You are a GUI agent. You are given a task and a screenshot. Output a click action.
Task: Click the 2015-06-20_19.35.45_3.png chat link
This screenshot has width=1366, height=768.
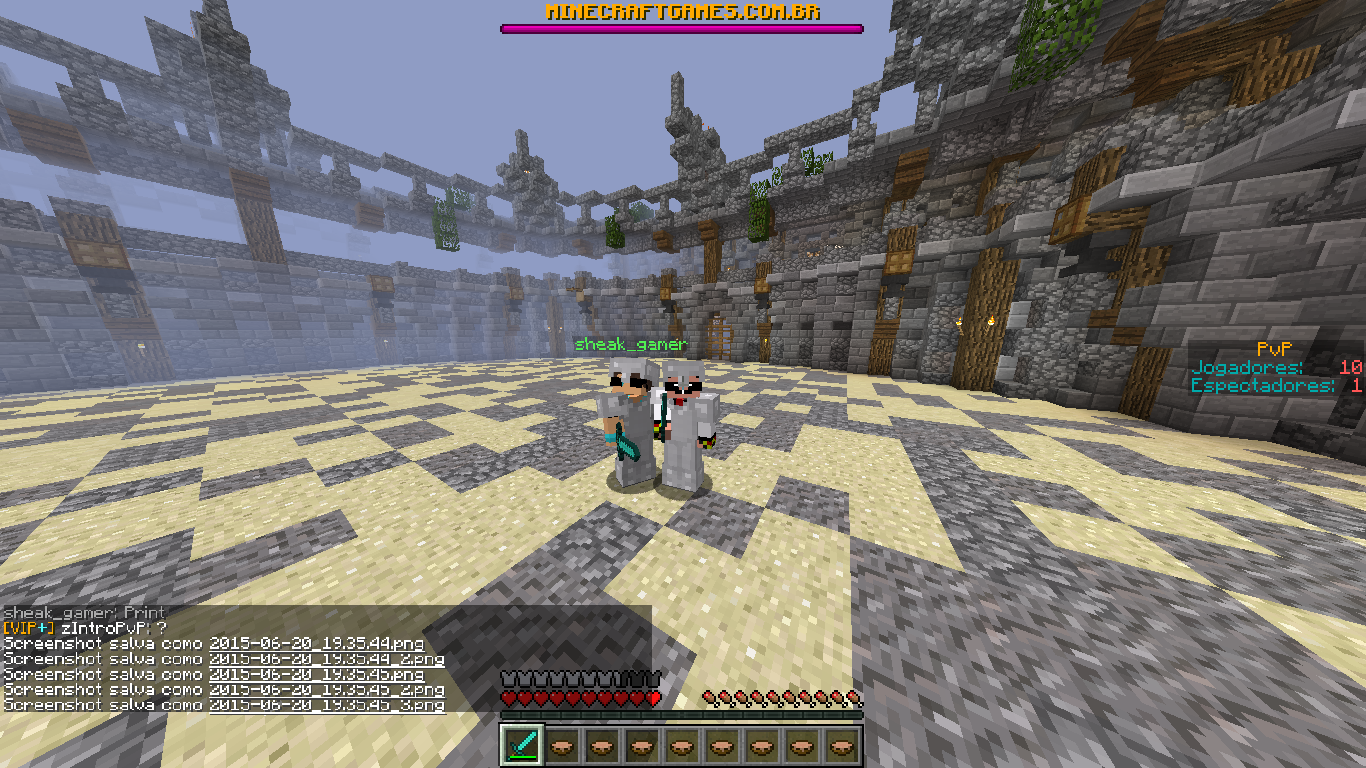pyautogui.click(x=326, y=705)
